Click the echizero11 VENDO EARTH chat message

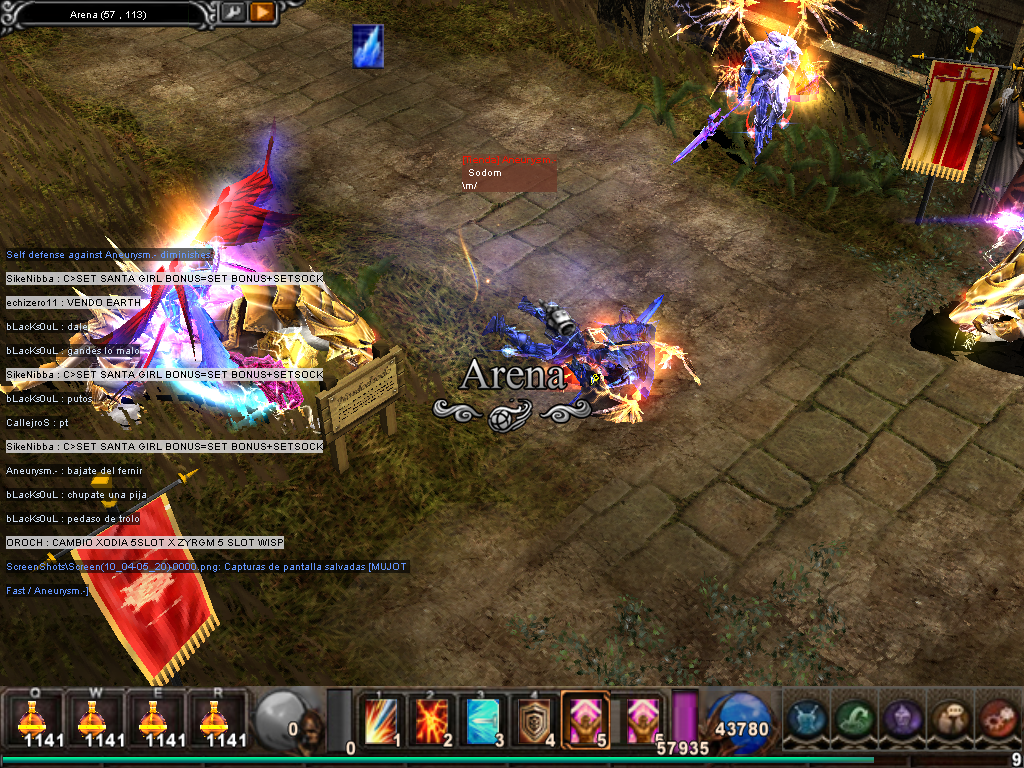(x=65, y=303)
